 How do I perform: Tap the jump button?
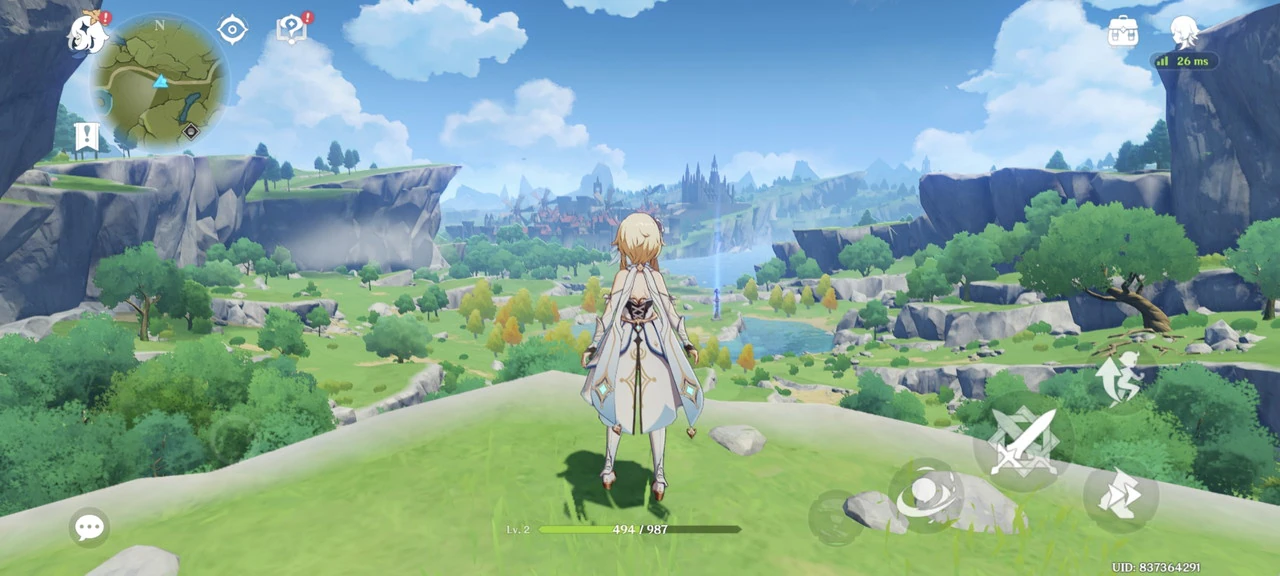[1119, 377]
